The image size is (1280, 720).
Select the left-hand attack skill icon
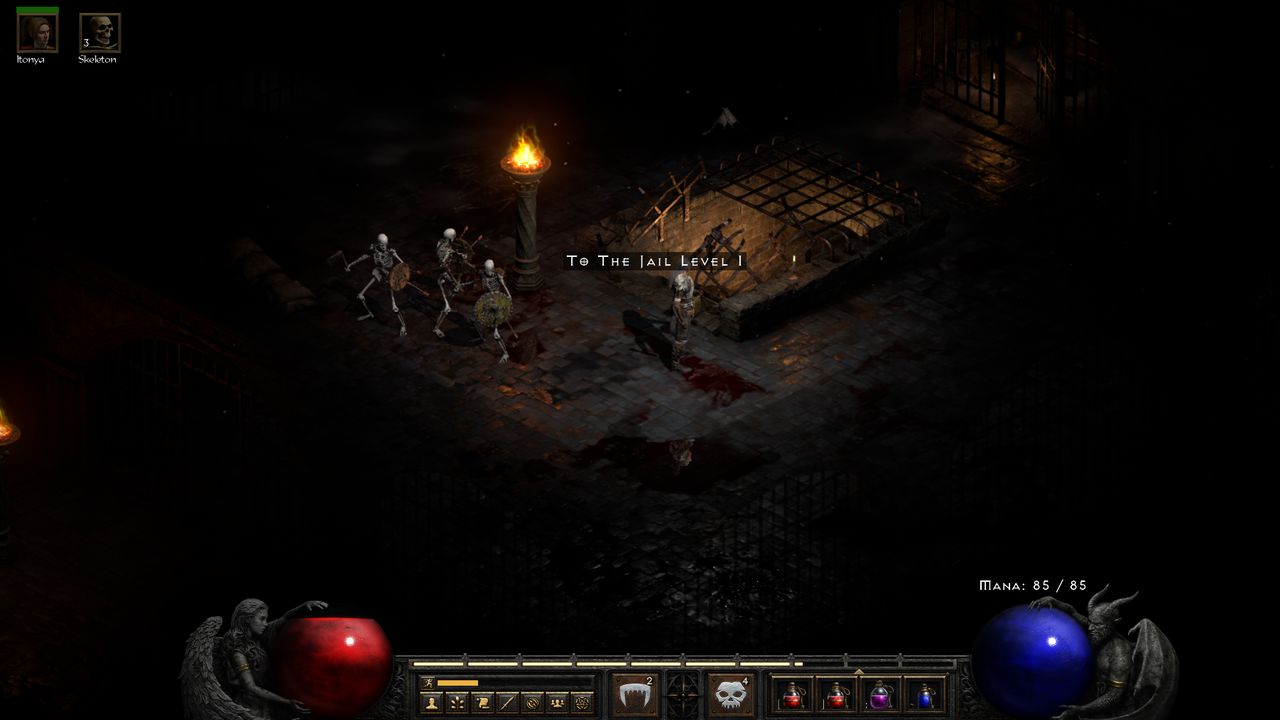636,693
